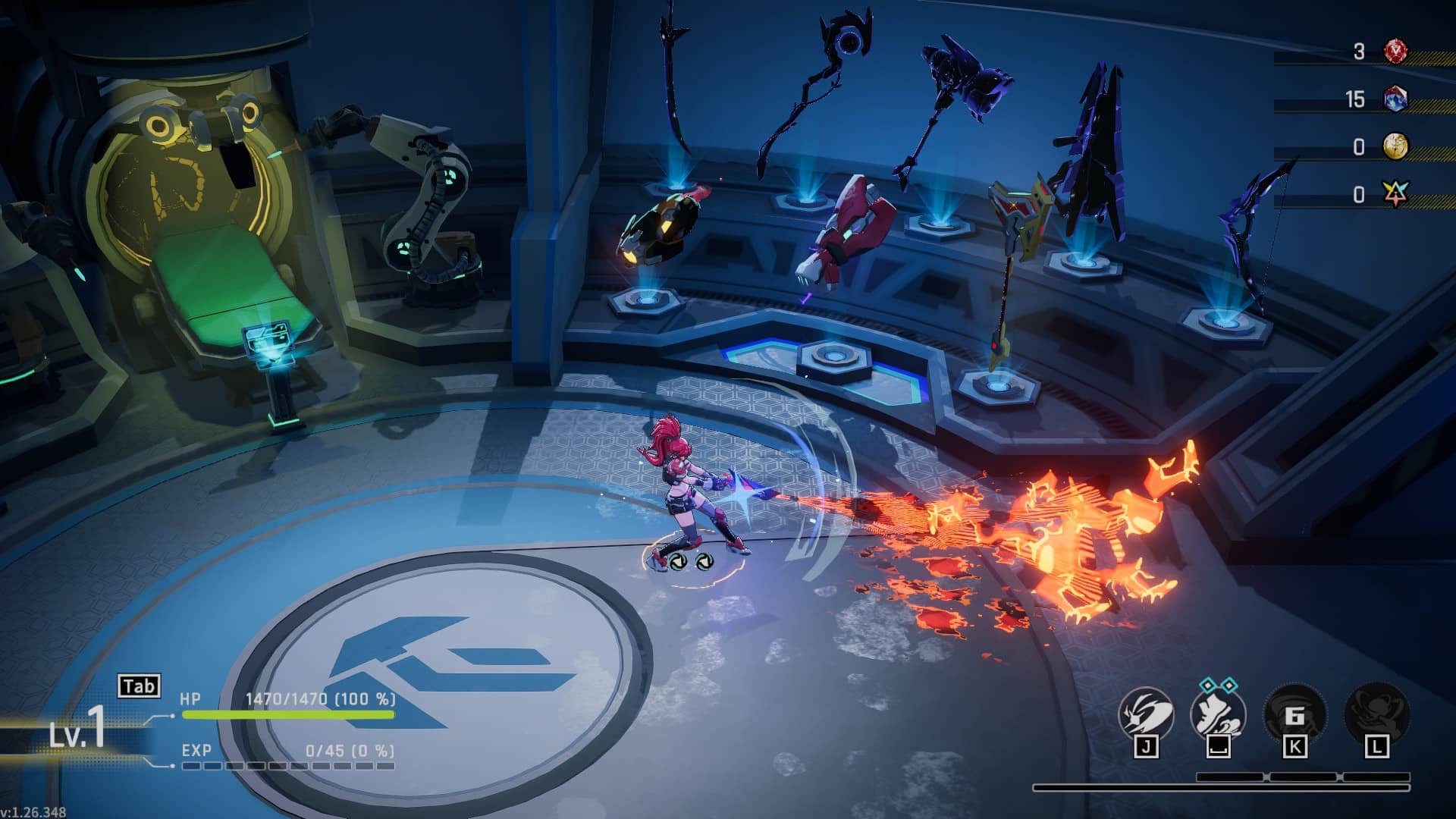Click the red V medal currency icon
Image resolution: width=1456 pixels, height=819 pixels.
coord(1395,52)
